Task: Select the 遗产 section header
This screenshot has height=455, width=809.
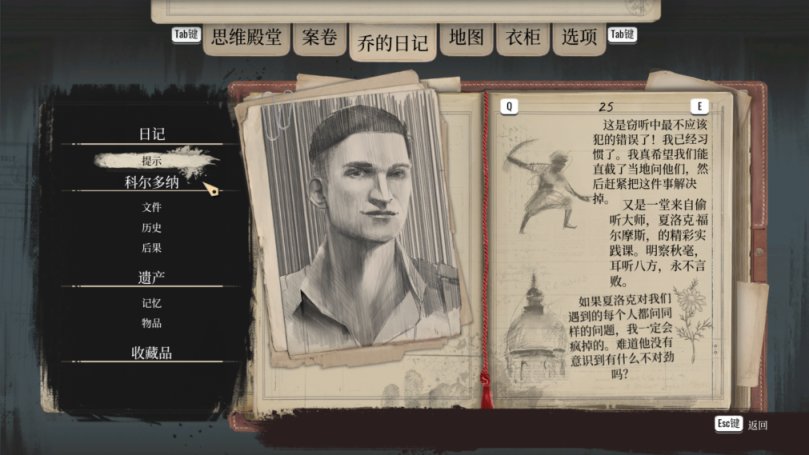Action: tap(152, 276)
